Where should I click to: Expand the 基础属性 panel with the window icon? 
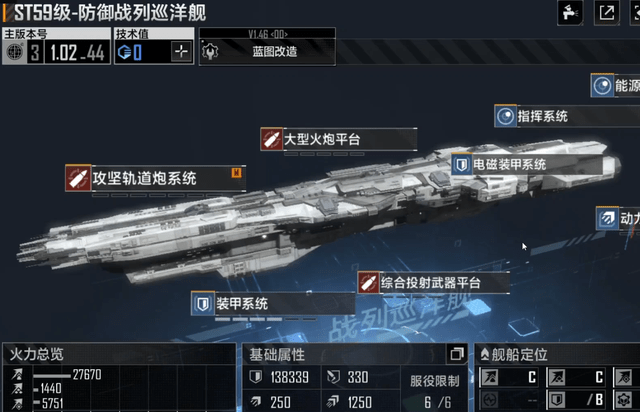(456, 354)
